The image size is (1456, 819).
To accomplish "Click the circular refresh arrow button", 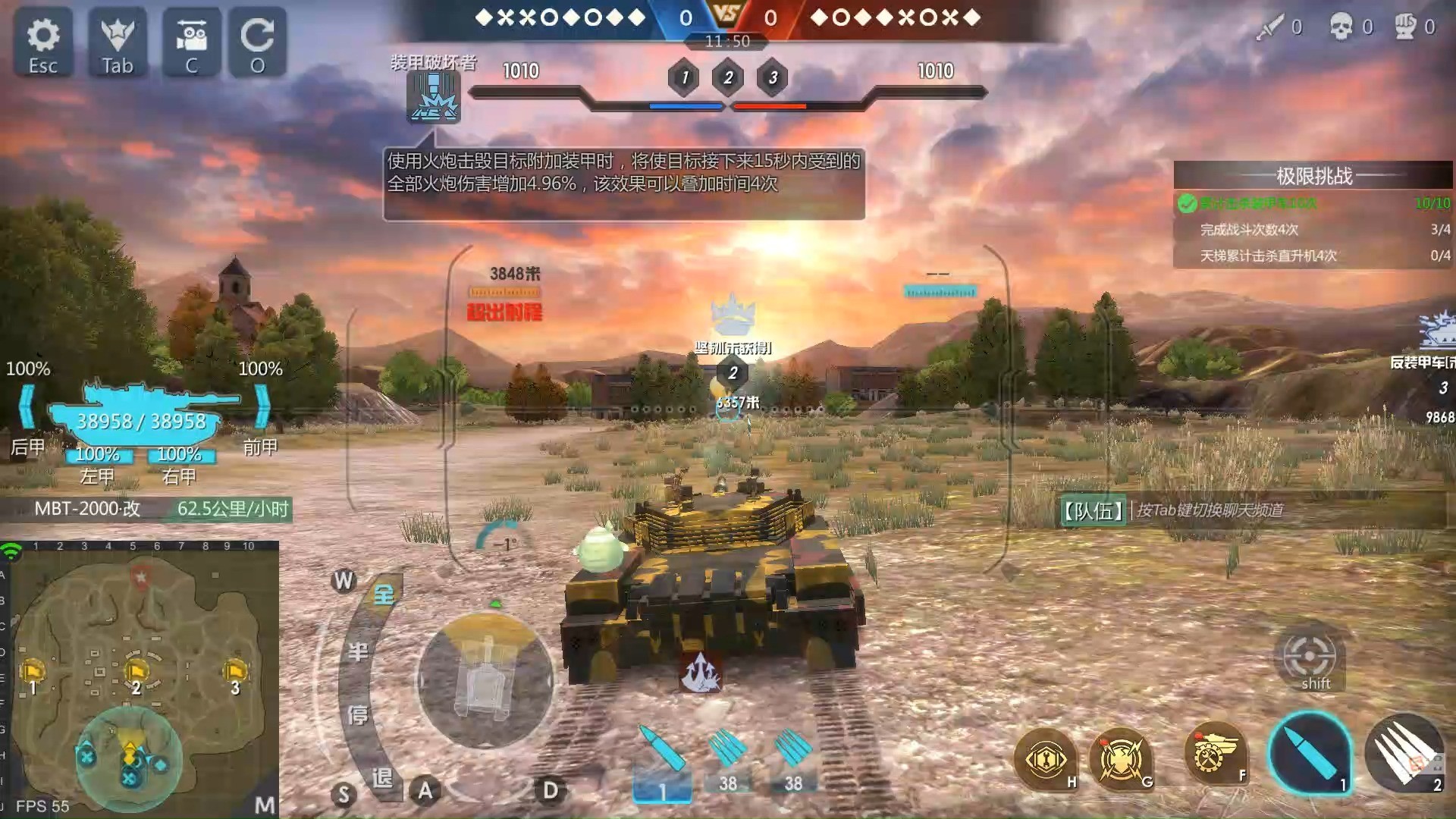I will [258, 43].
